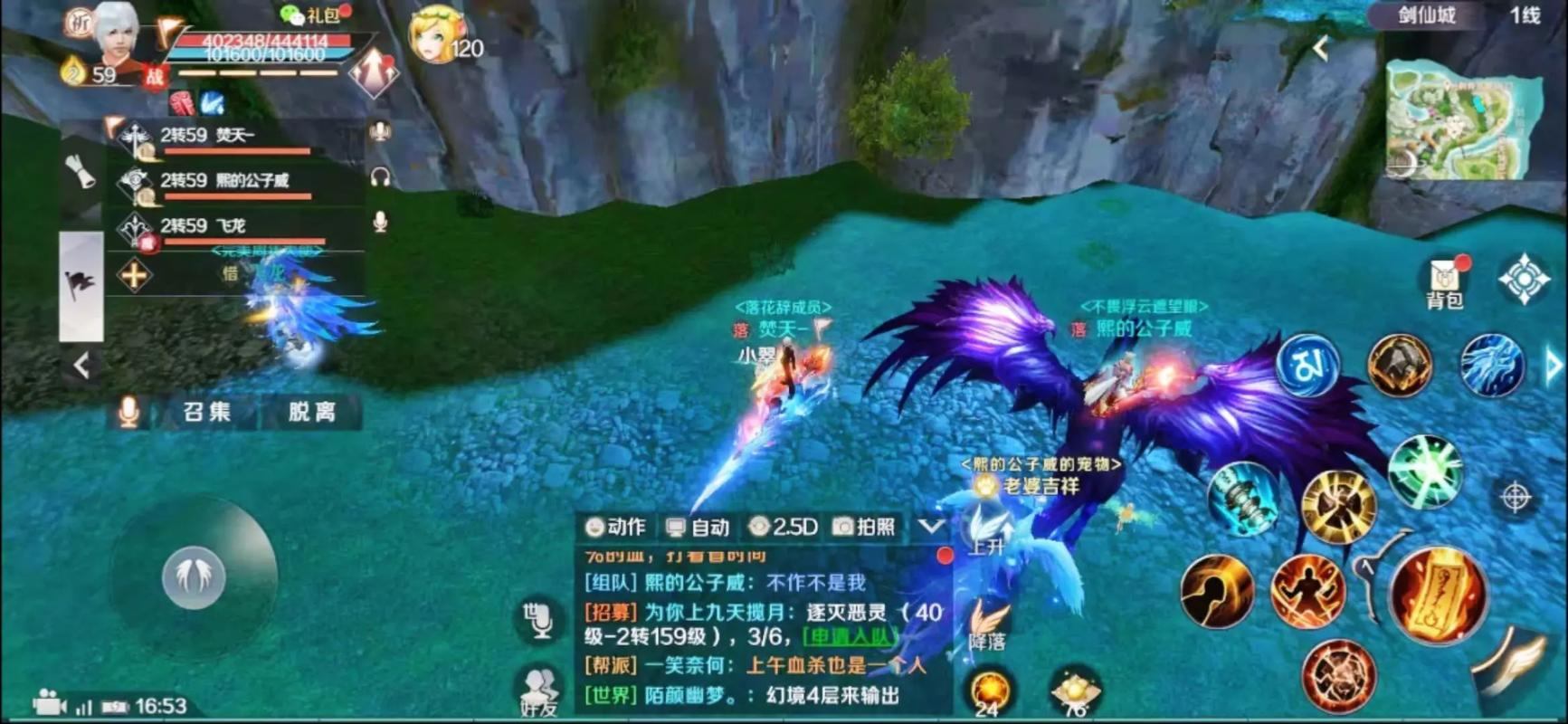This screenshot has width=1568, height=724.
Task: Select the 拍照 photo capture icon
Action: [867, 527]
